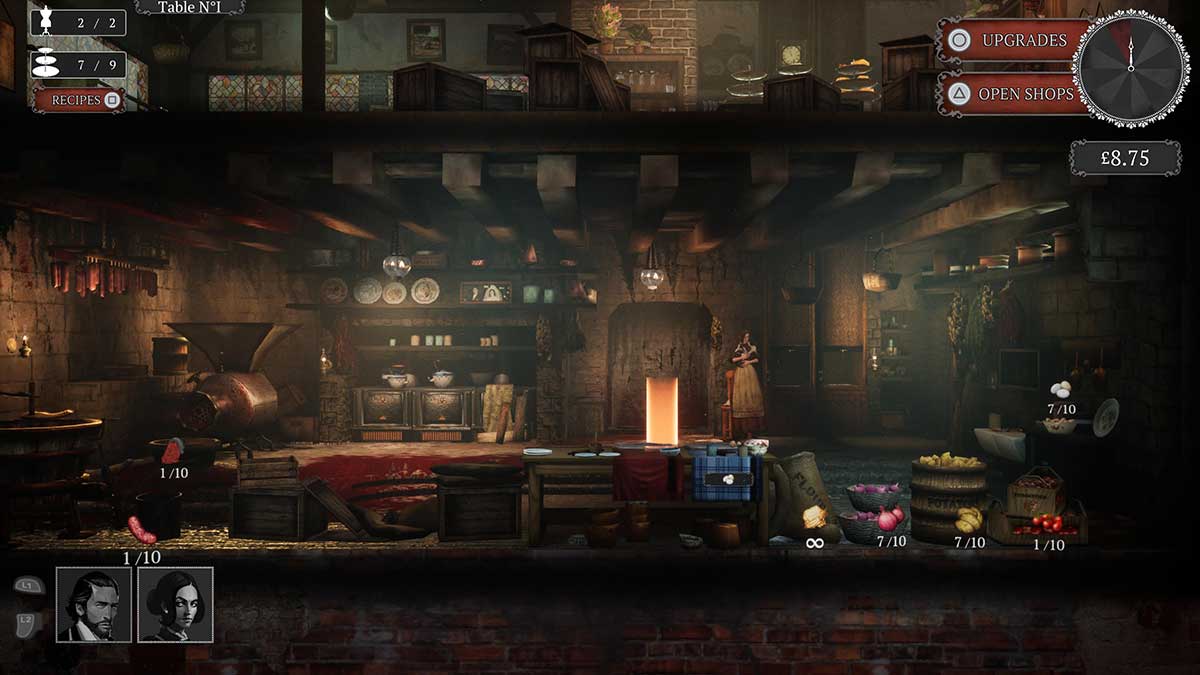This screenshot has height=675, width=1200.
Task: Pick the potatoes ingredient
Action: point(968,520)
